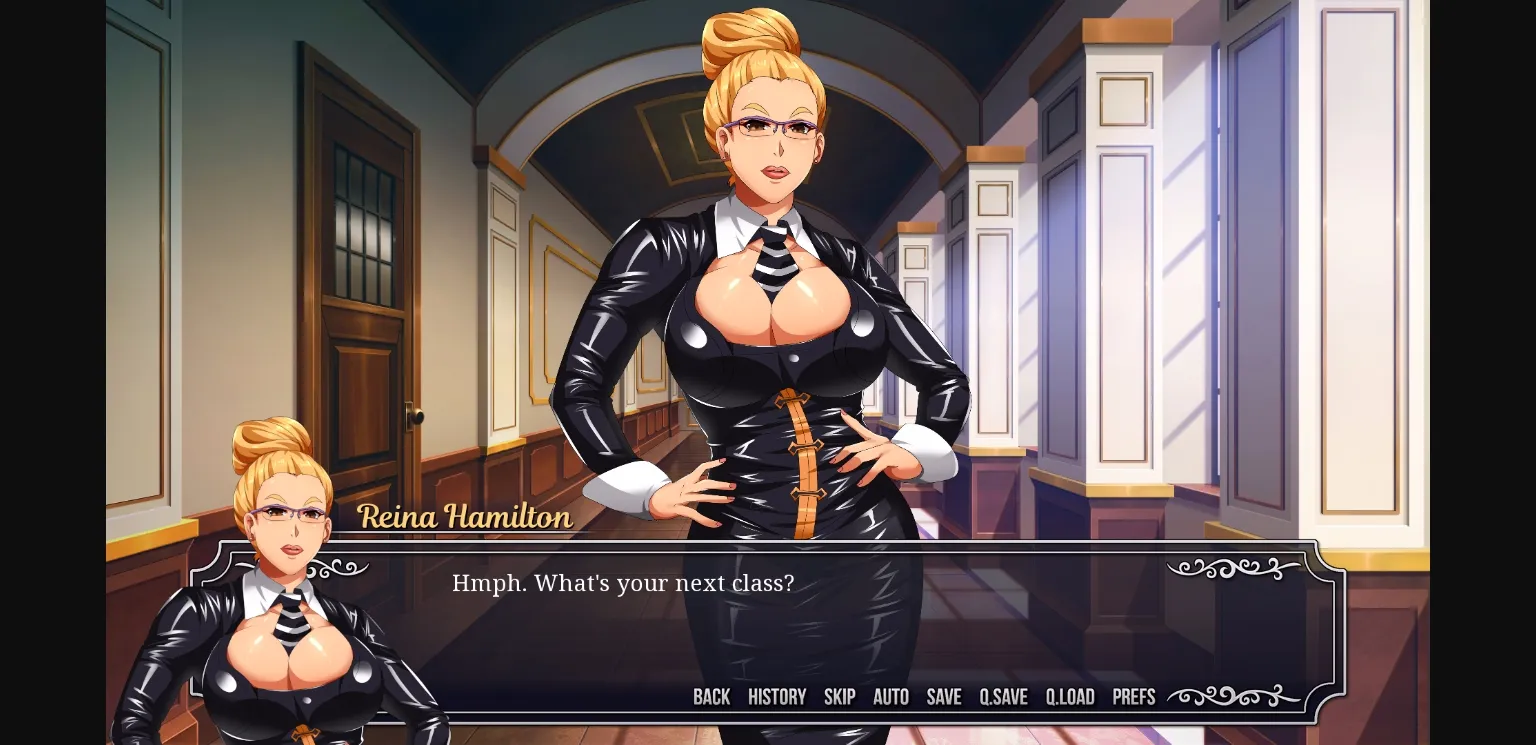
Task: Go back using the Back button
Action: [711, 697]
